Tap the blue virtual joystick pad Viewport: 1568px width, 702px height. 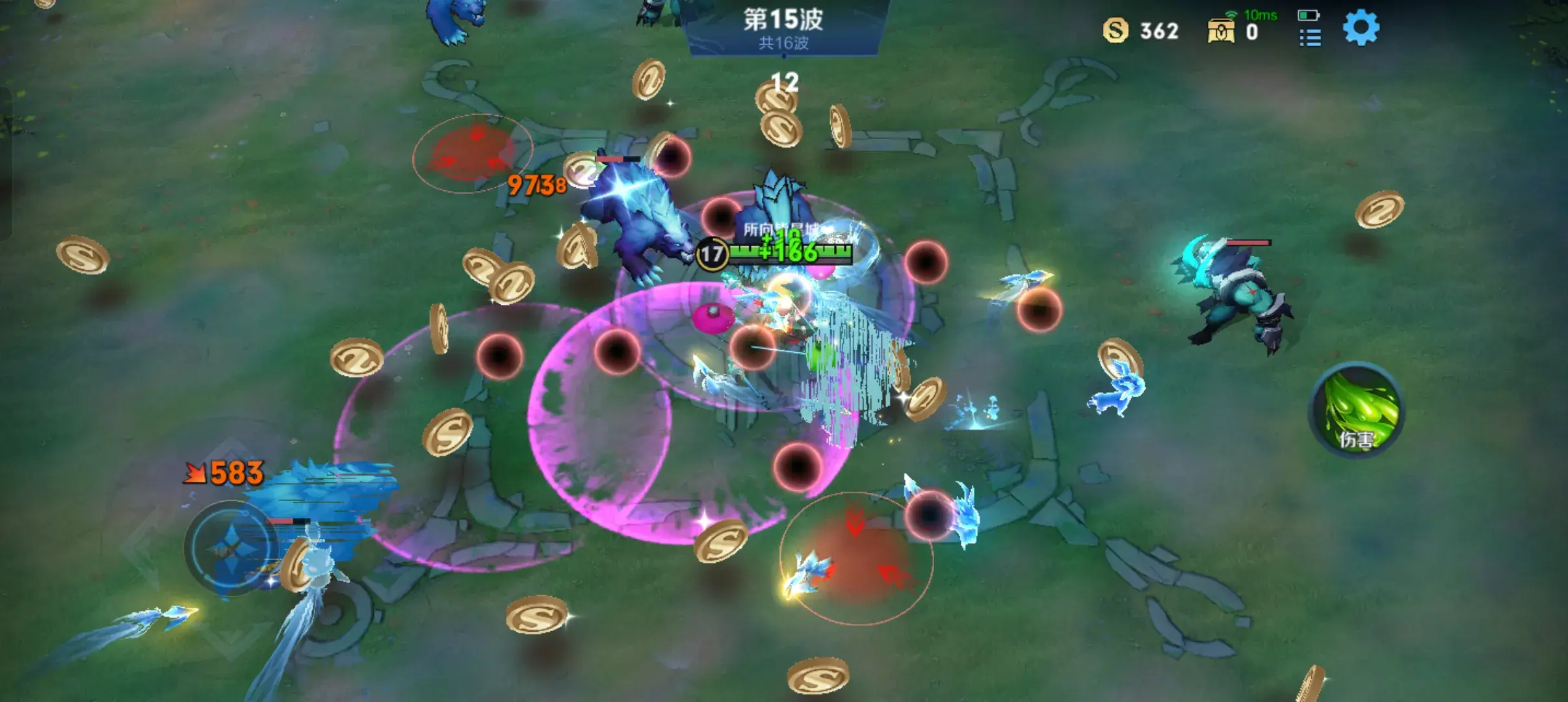tap(232, 547)
